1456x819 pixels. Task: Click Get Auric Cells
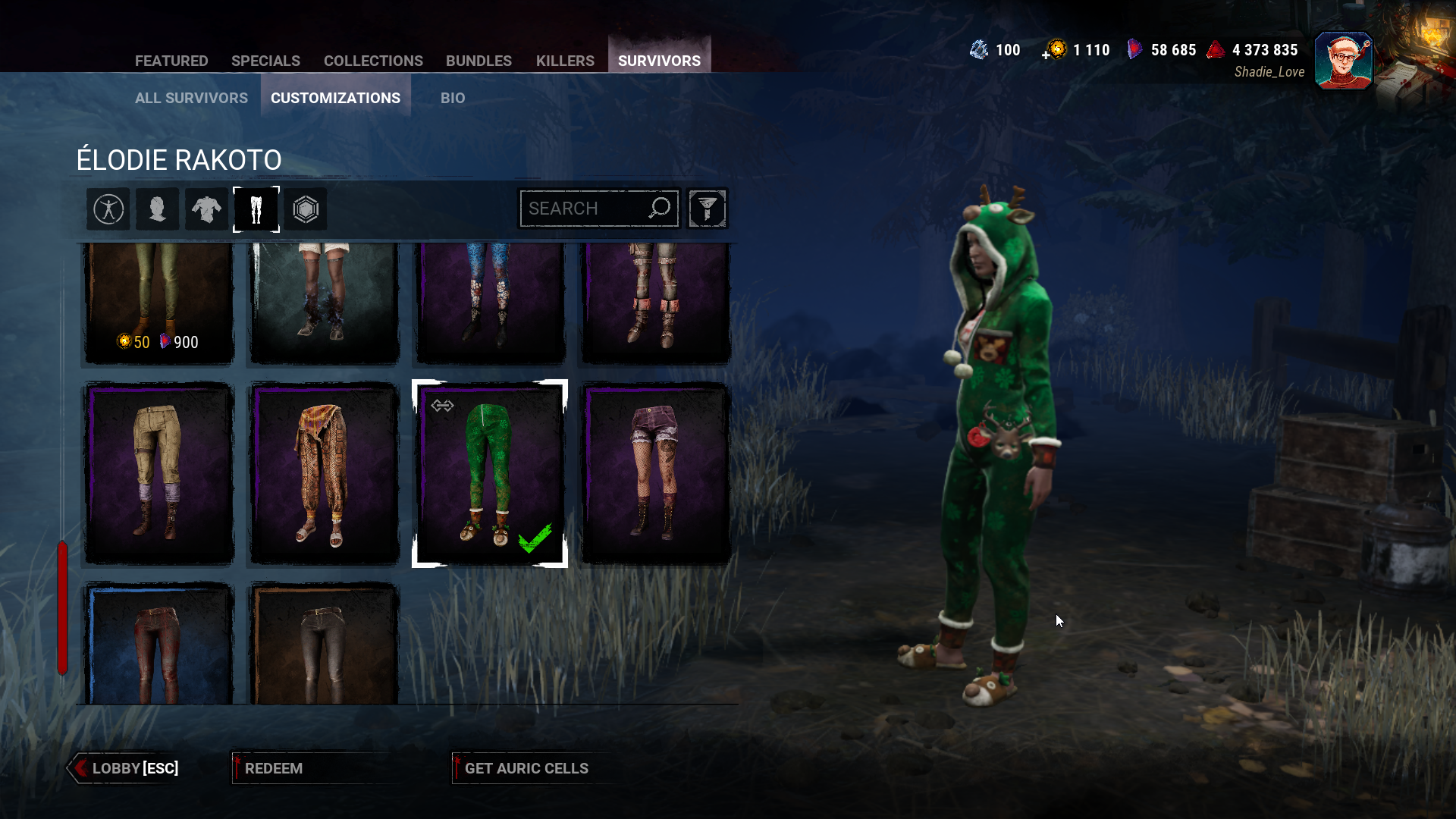pyautogui.click(x=526, y=768)
